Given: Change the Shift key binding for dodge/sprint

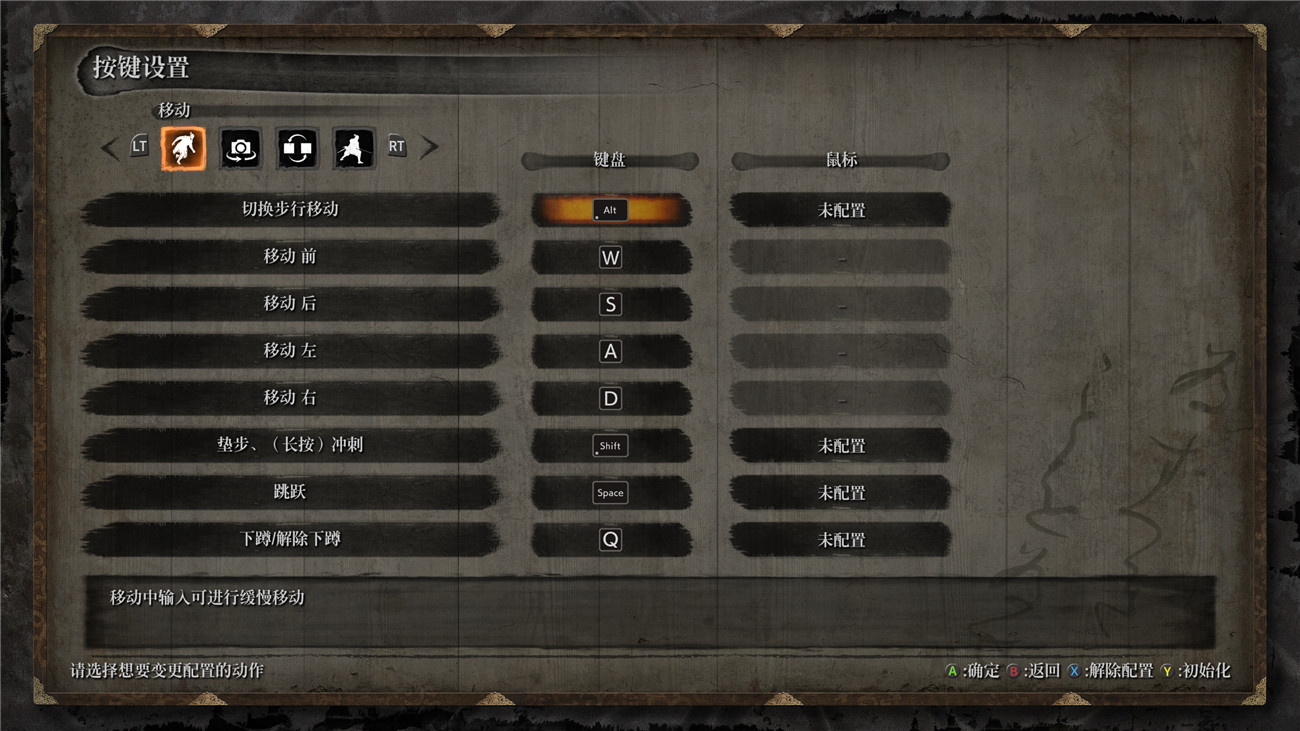Looking at the screenshot, I should [x=610, y=445].
